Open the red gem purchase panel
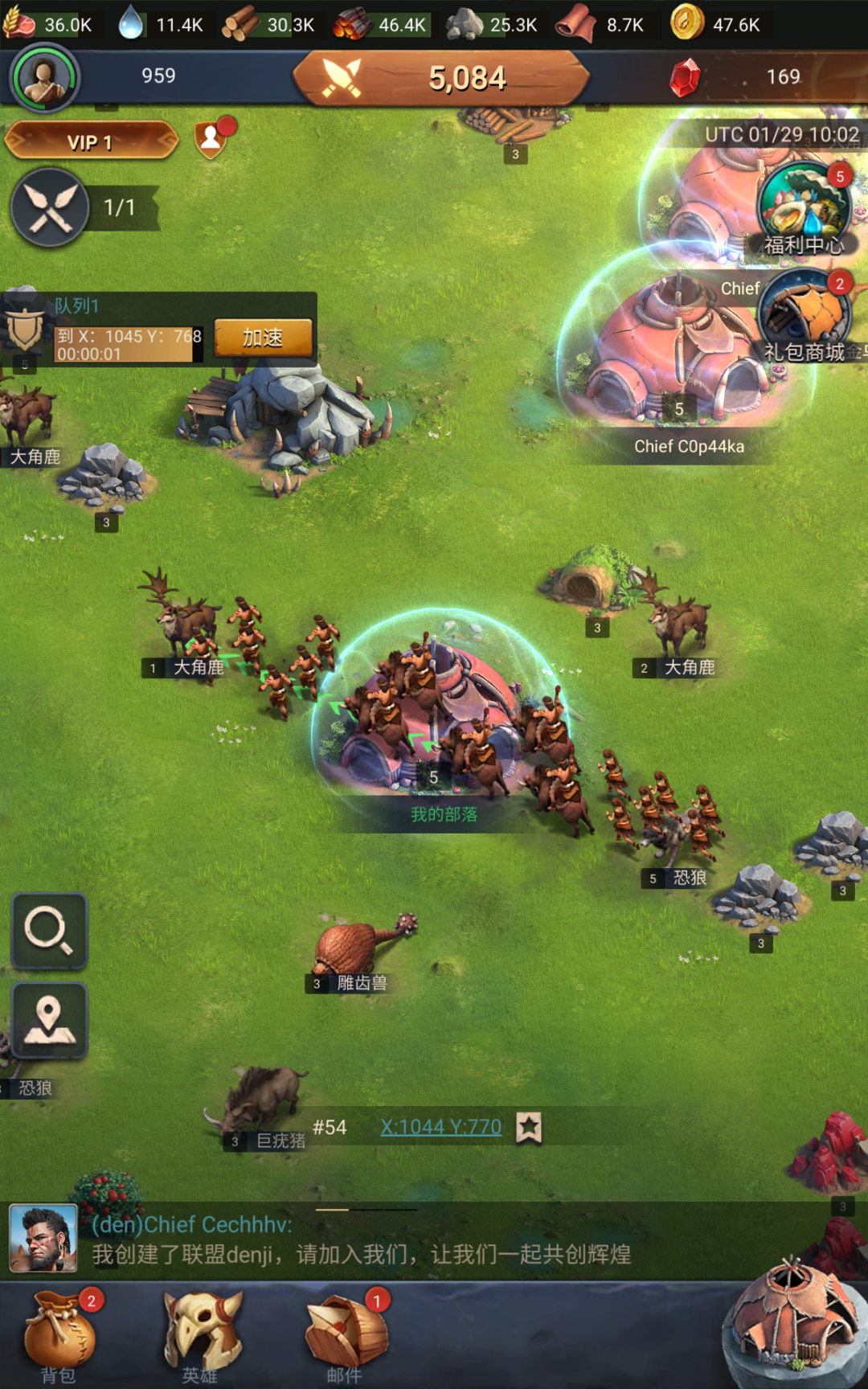This screenshot has height=1389, width=868. tap(686, 78)
